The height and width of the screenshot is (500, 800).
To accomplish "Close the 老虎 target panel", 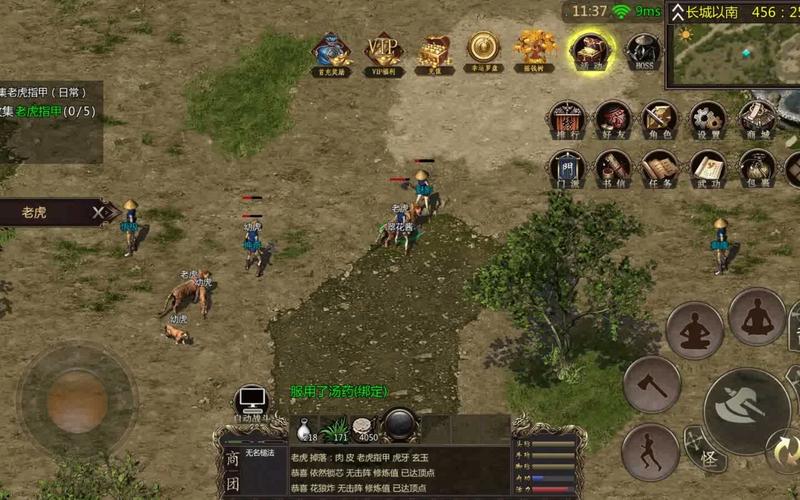I will click(x=98, y=212).
